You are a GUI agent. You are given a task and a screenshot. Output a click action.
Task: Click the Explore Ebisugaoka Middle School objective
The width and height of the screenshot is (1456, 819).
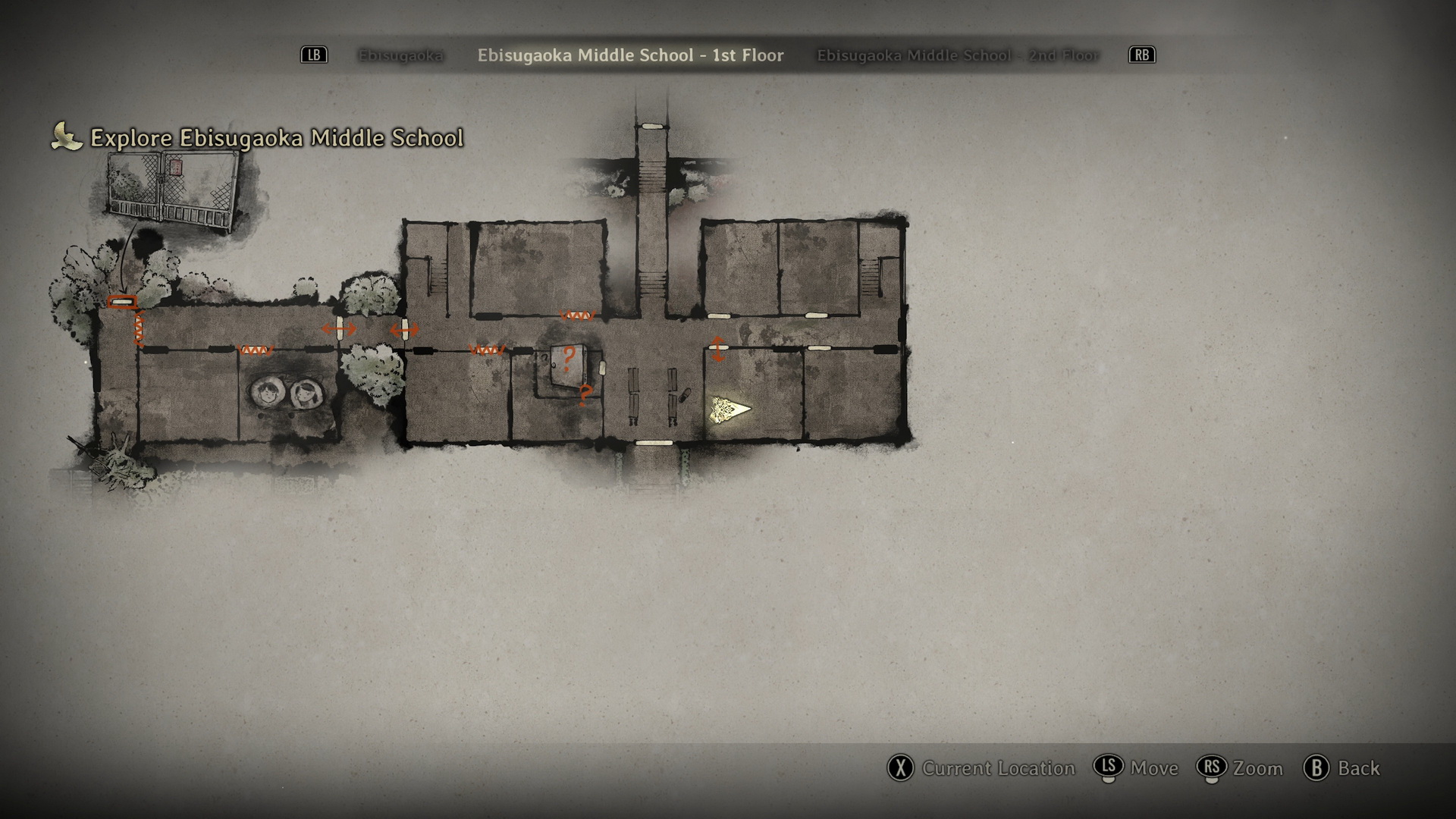(x=276, y=138)
